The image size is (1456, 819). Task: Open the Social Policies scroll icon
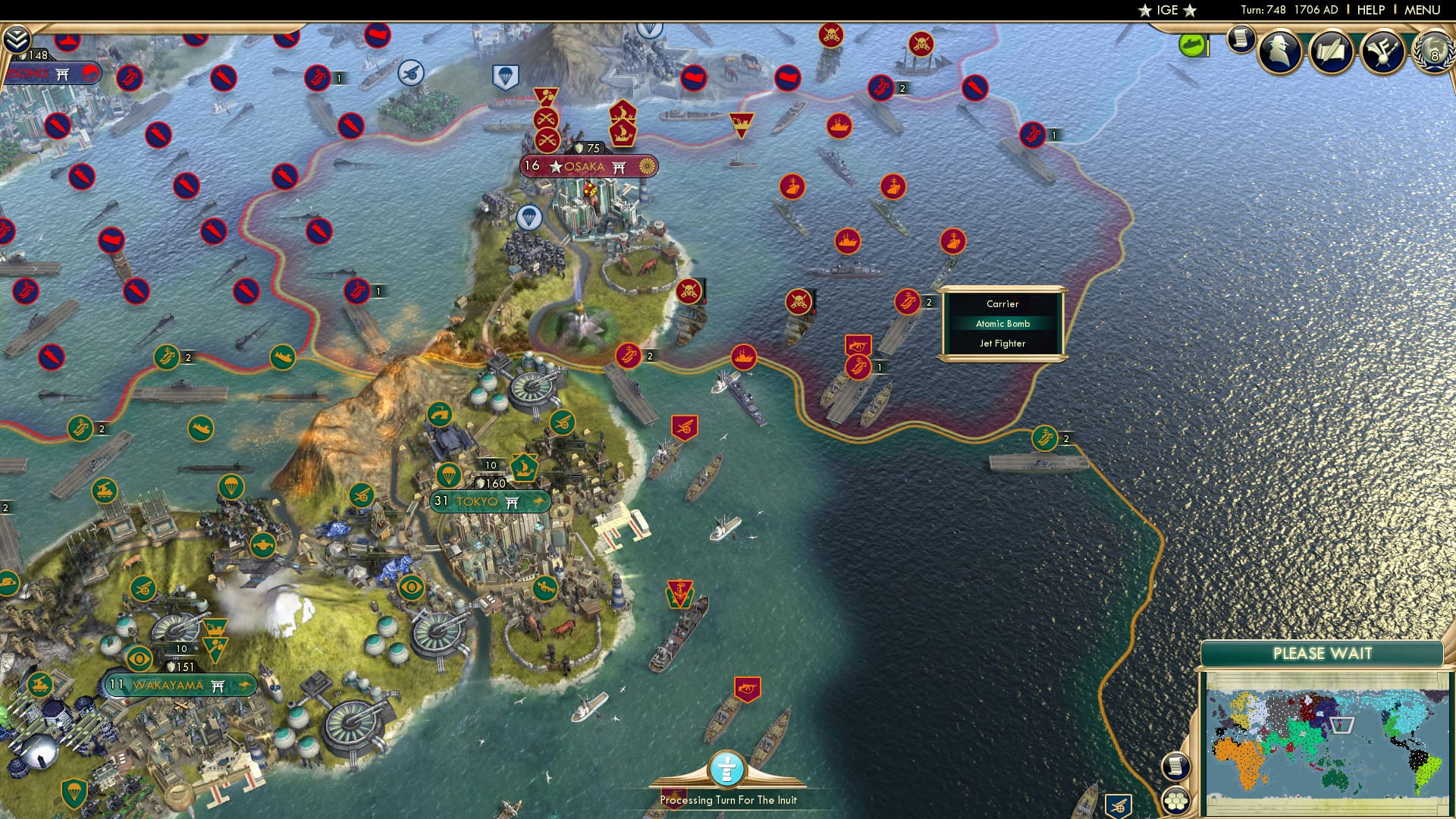[1332, 52]
